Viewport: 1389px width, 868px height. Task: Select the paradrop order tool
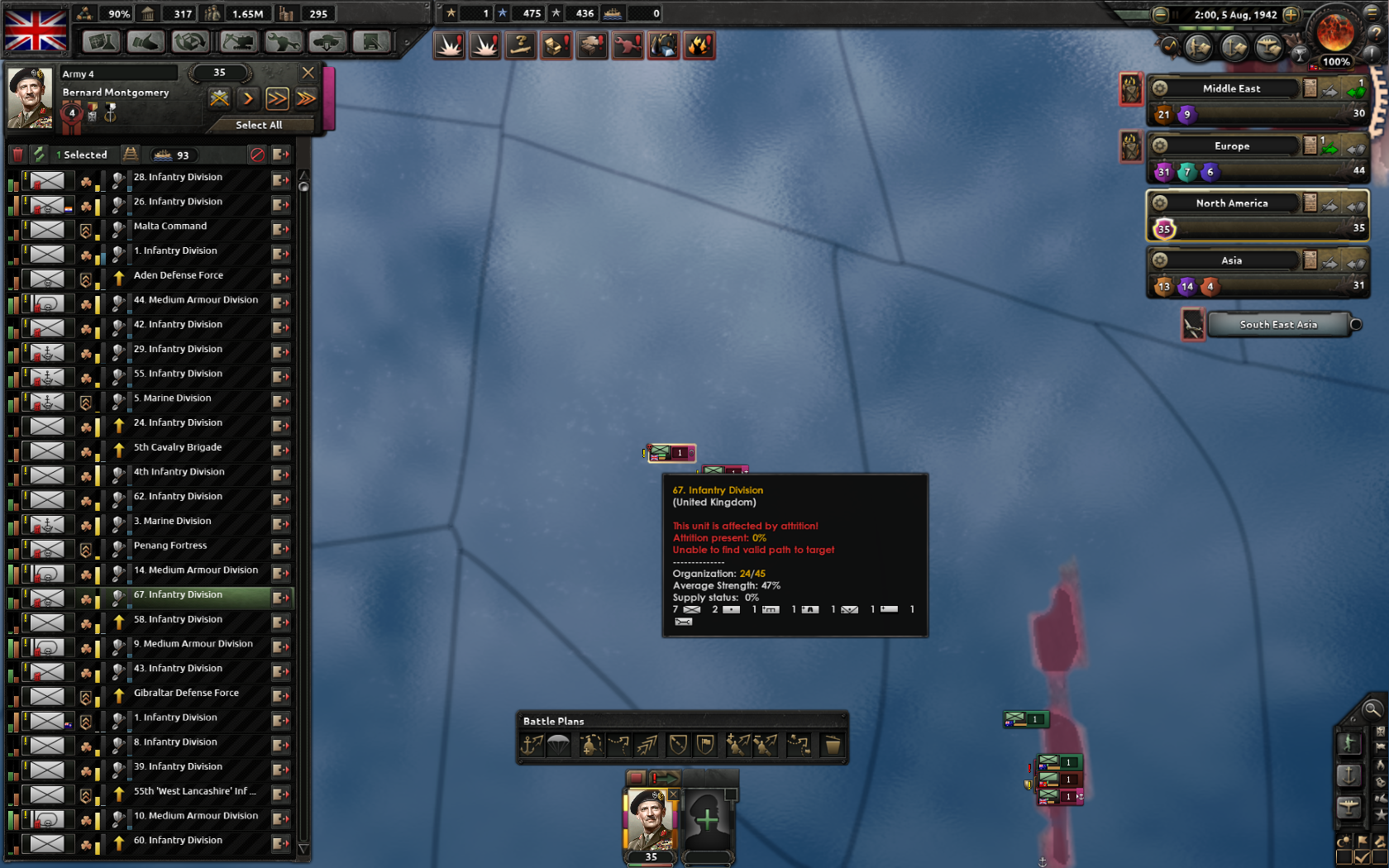(x=559, y=745)
